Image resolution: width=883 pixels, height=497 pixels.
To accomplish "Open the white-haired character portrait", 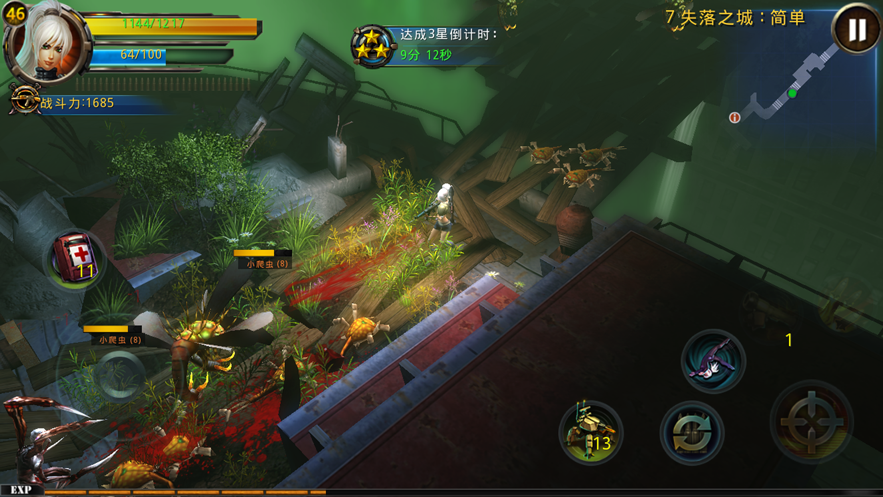I will click(x=45, y=42).
